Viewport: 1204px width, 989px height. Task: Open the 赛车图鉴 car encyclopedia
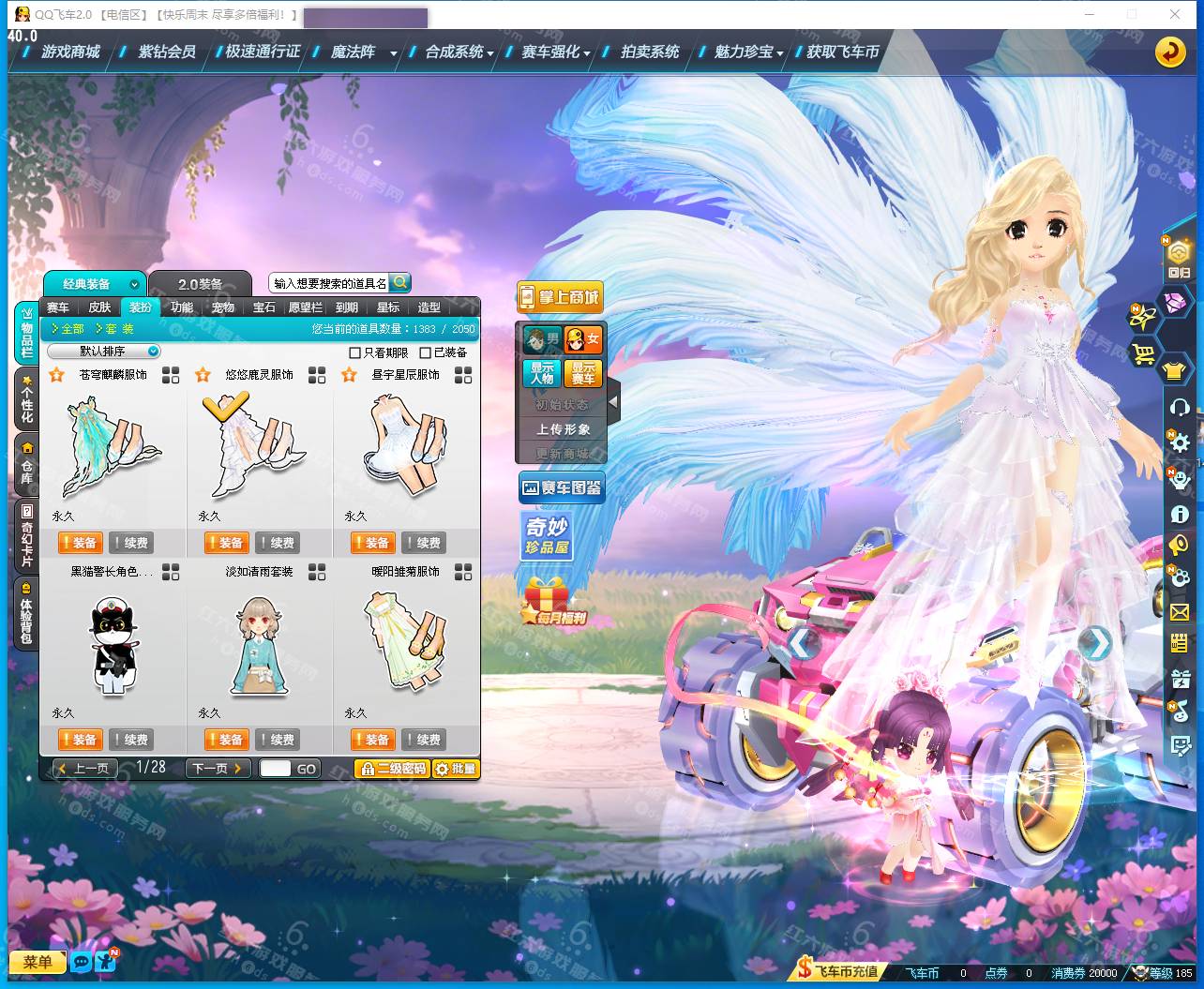(x=561, y=487)
